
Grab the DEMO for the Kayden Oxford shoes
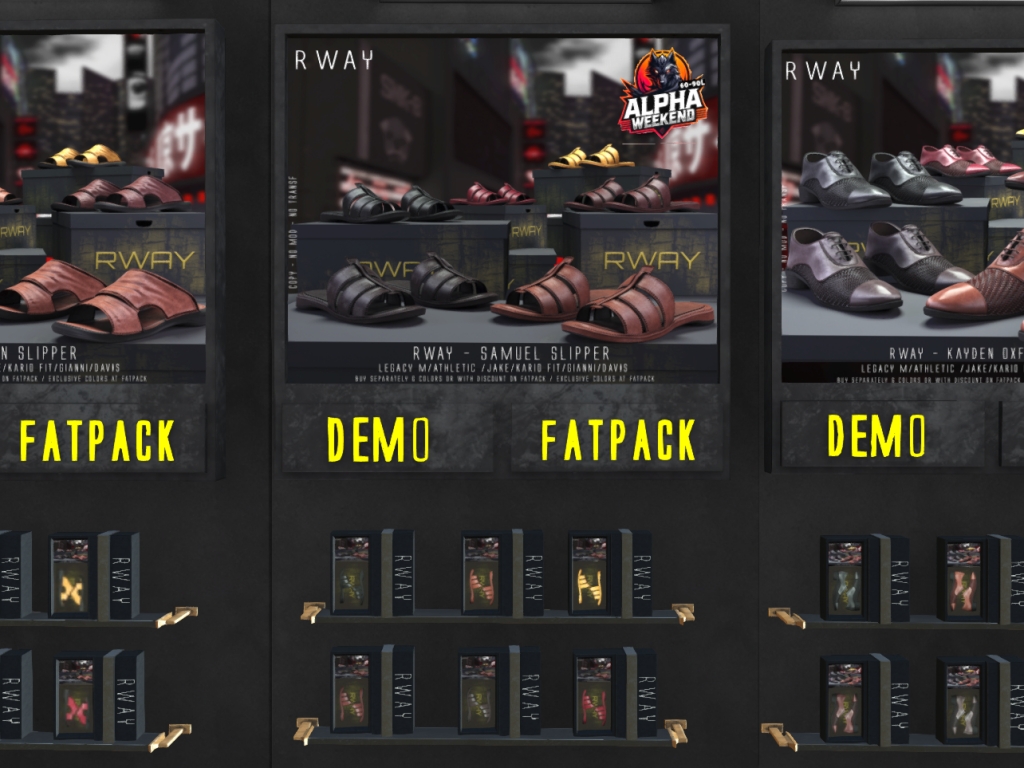pos(876,435)
